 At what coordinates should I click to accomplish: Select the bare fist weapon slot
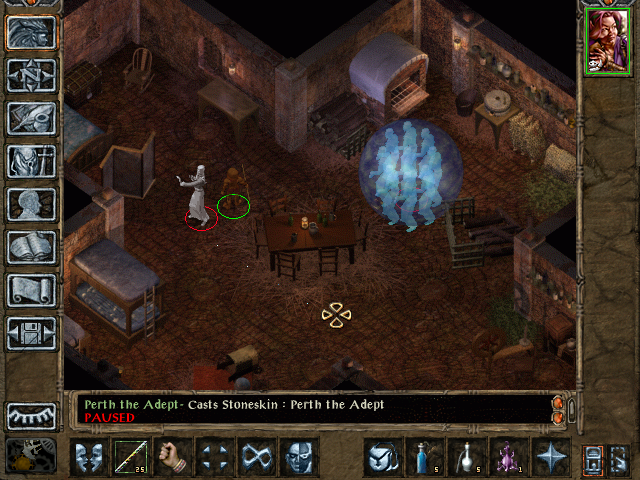click(x=173, y=457)
